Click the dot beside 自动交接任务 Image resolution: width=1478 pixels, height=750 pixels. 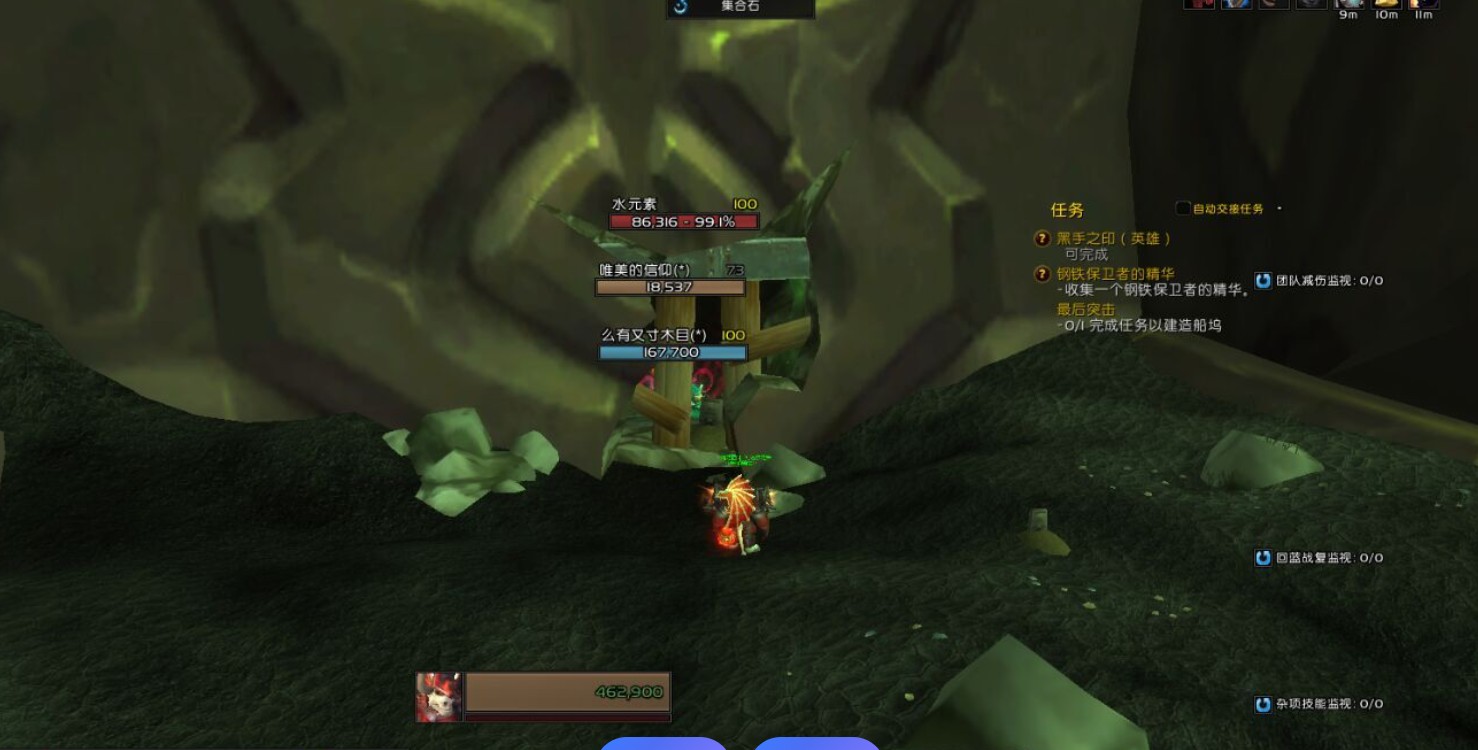(1278, 209)
